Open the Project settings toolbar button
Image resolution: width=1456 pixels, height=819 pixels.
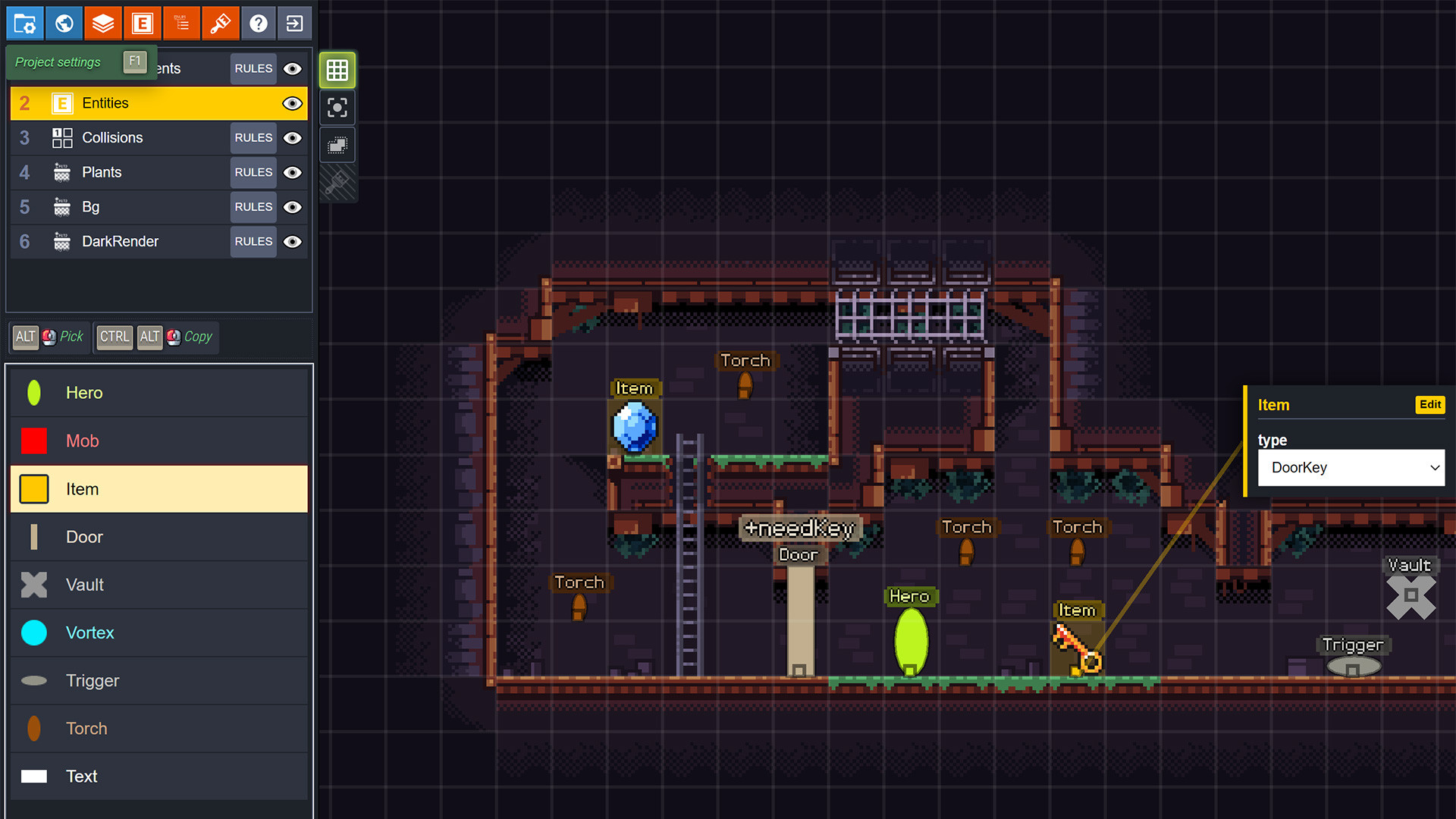coord(25,24)
